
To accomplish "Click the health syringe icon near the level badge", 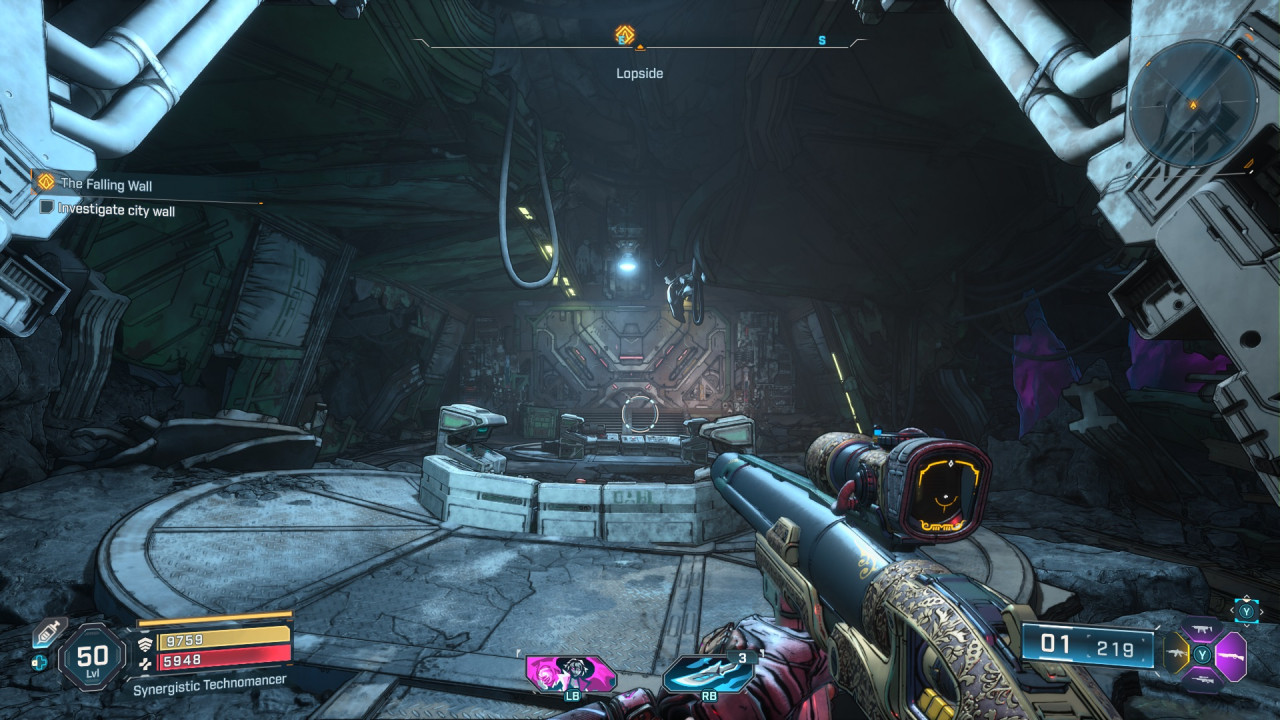I will [x=47, y=632].
